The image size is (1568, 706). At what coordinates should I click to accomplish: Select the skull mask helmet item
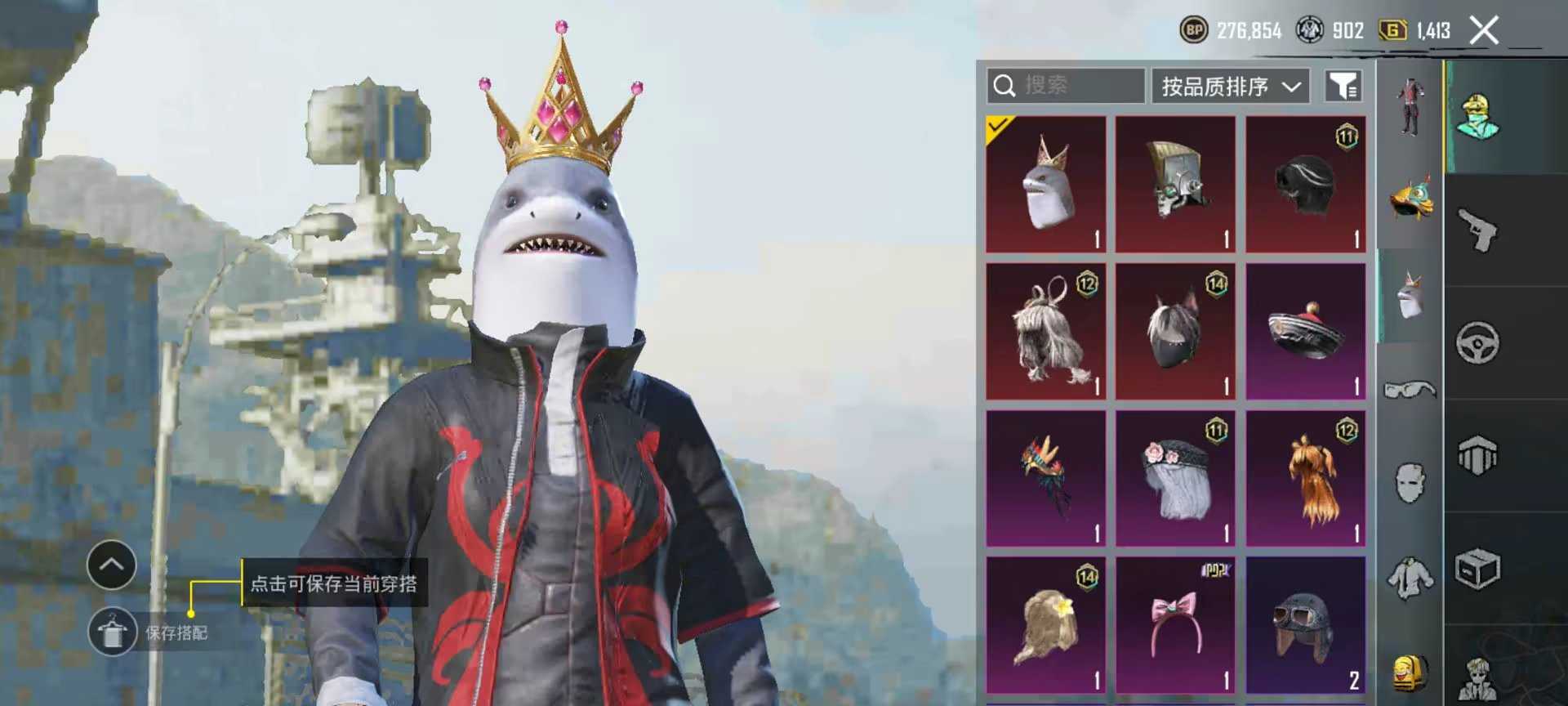1175,184
